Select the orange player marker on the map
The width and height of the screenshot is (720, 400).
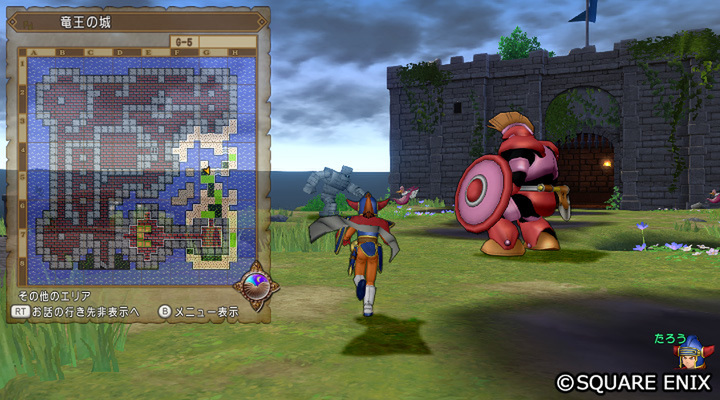(205, 171)
